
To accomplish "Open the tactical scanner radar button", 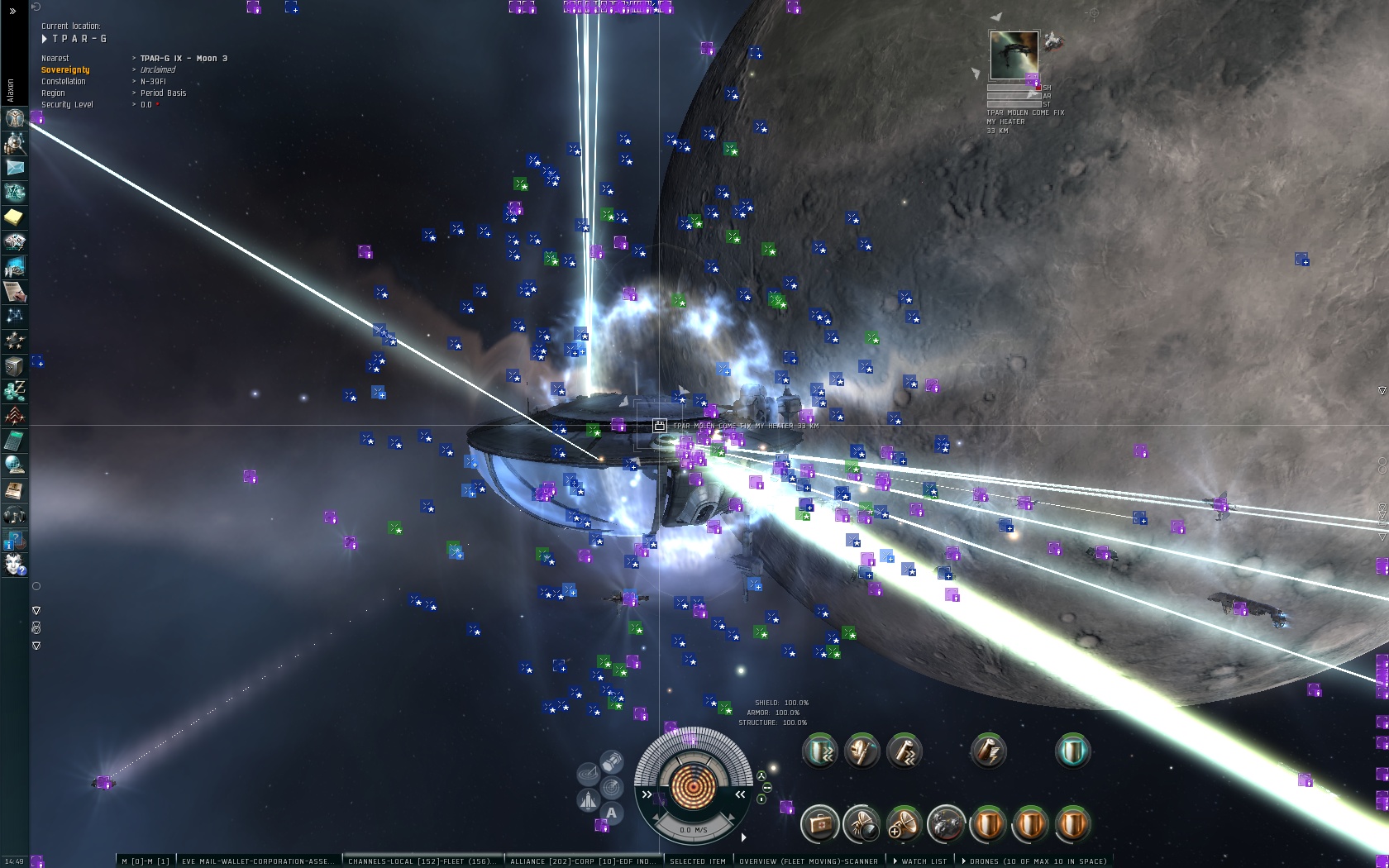I will [612, 786].
